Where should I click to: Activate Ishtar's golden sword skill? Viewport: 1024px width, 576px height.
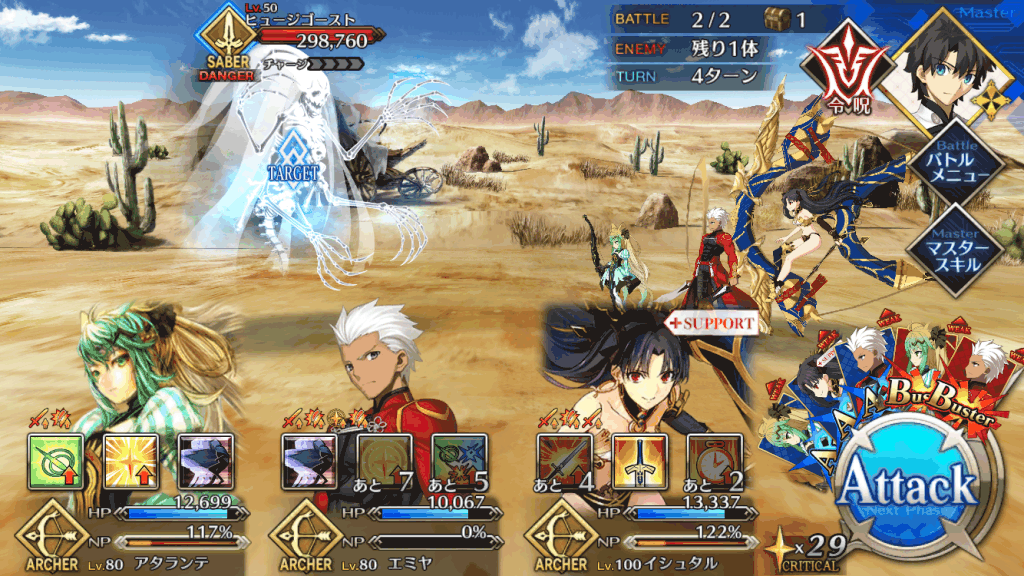coord(637,461)
